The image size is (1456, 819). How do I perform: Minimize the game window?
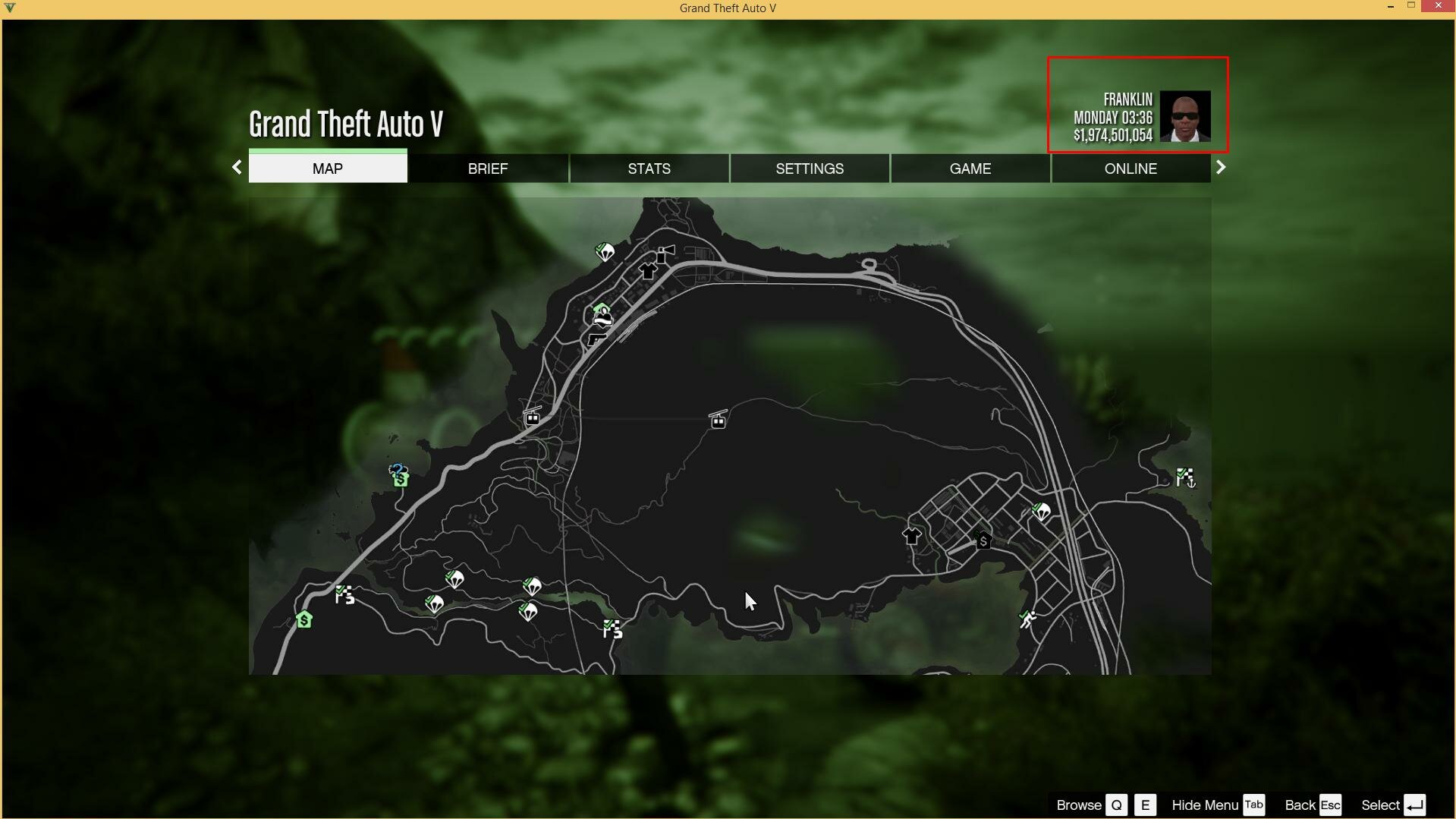(1391, 6)
